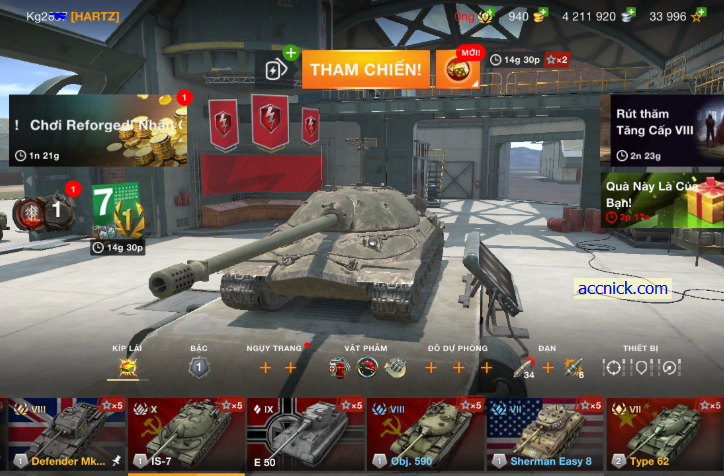Viewport: 724px width, 476px height.
Task: Add gold via the 940 gold counter
Action: point(526,16)
